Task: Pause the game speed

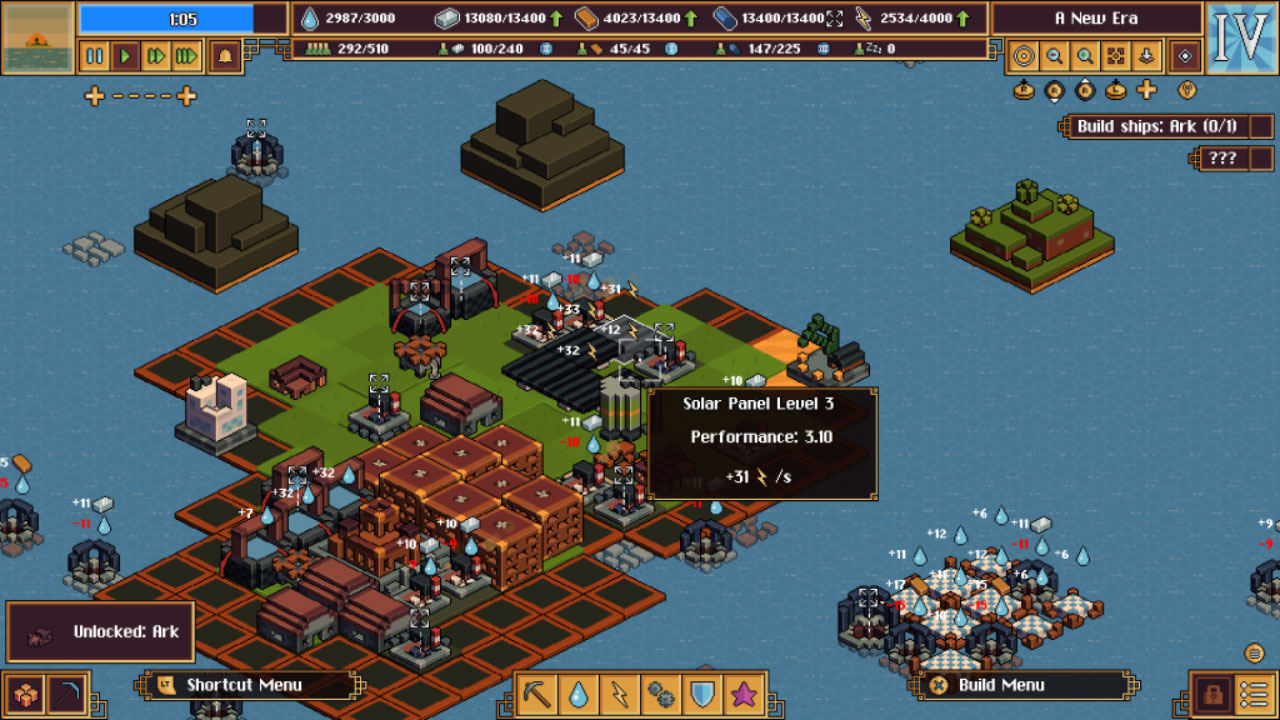Action: coord(95,56)
